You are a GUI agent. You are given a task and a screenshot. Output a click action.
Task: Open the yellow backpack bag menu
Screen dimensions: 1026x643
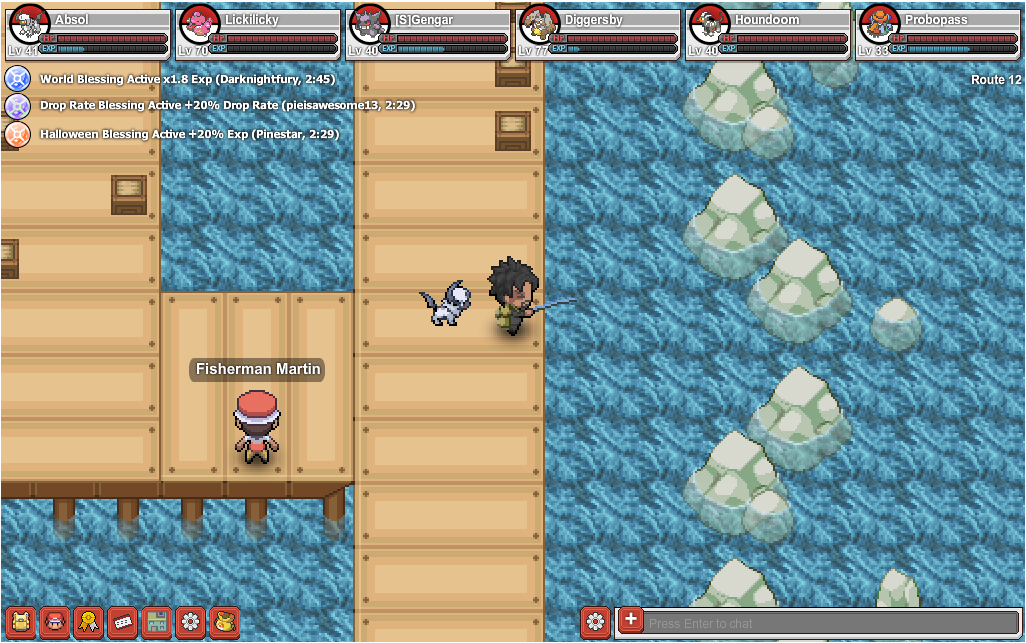coord(20,622)
